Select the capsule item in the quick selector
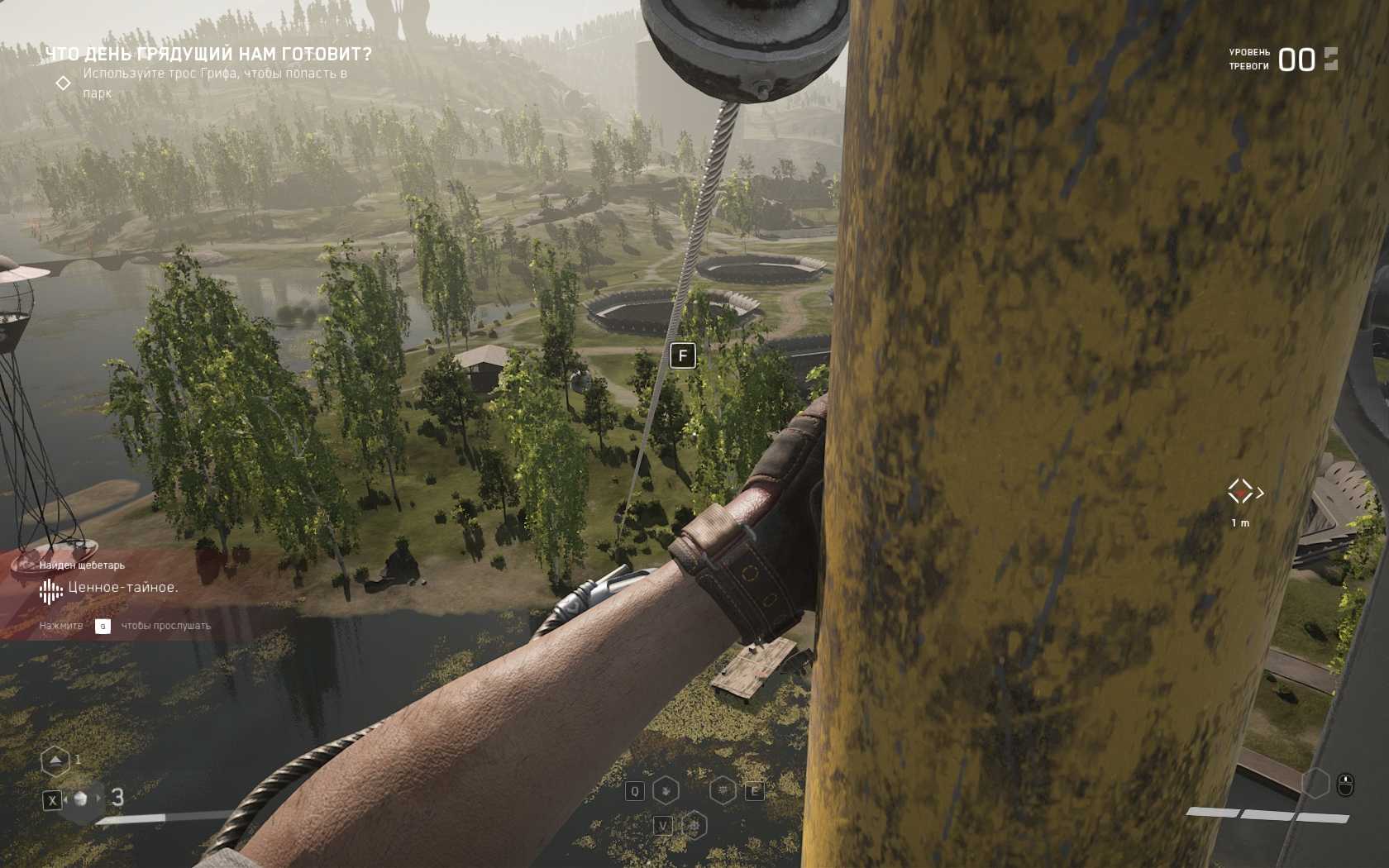 pyautogui.click(x=81, y=799)
